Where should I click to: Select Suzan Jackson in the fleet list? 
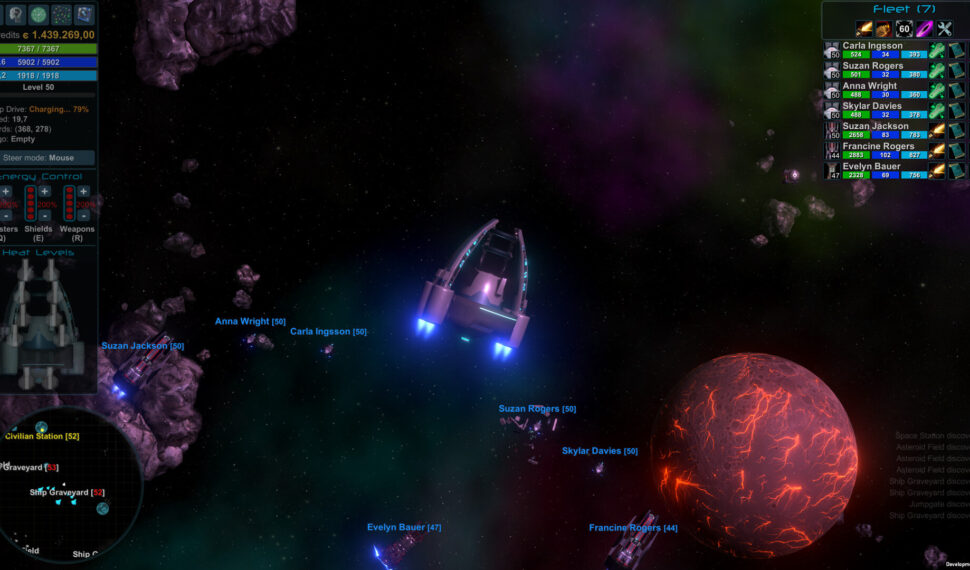(876, 126)
